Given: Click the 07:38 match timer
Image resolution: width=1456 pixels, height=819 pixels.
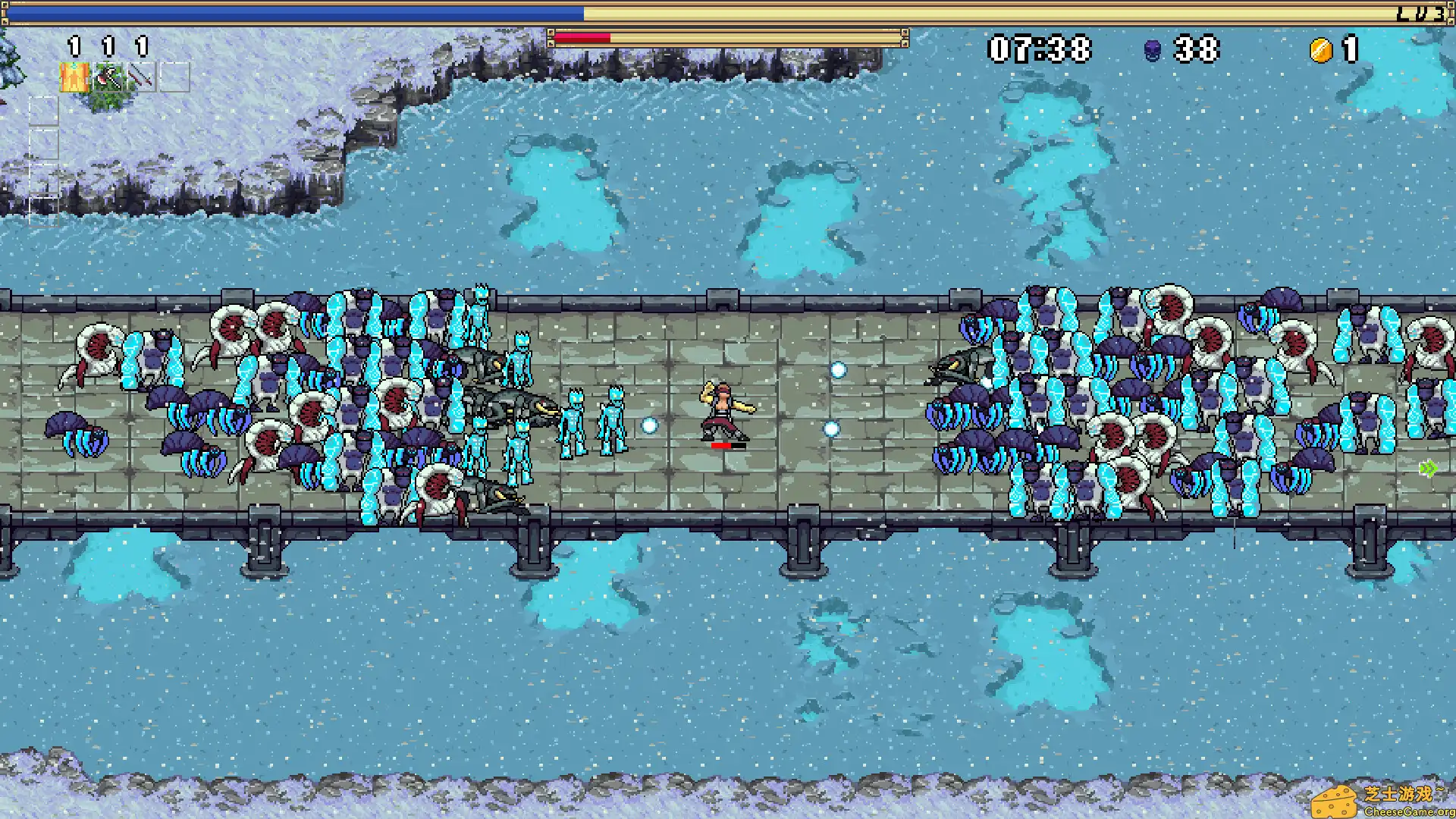Looking at the screenshot, I should click(x=1039, y=48).
